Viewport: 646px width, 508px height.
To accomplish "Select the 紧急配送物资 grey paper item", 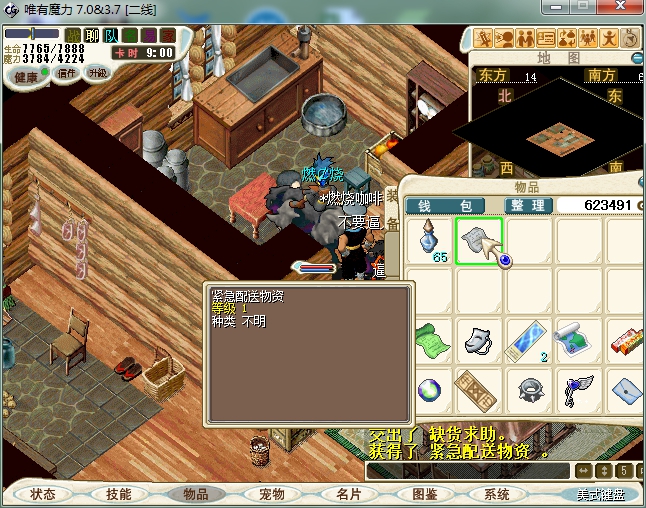I will point(479,241).
